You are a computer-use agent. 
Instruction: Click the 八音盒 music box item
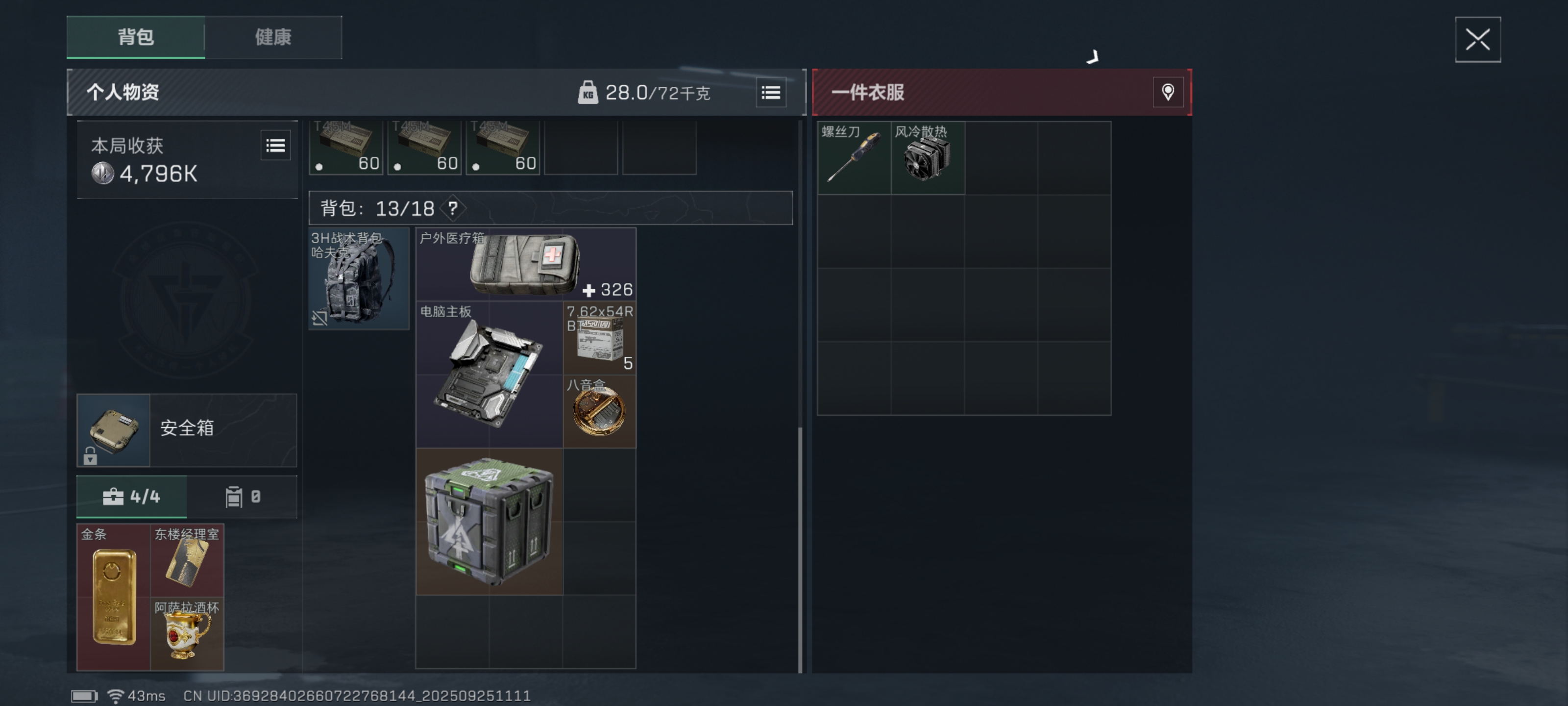pos(600,411)
